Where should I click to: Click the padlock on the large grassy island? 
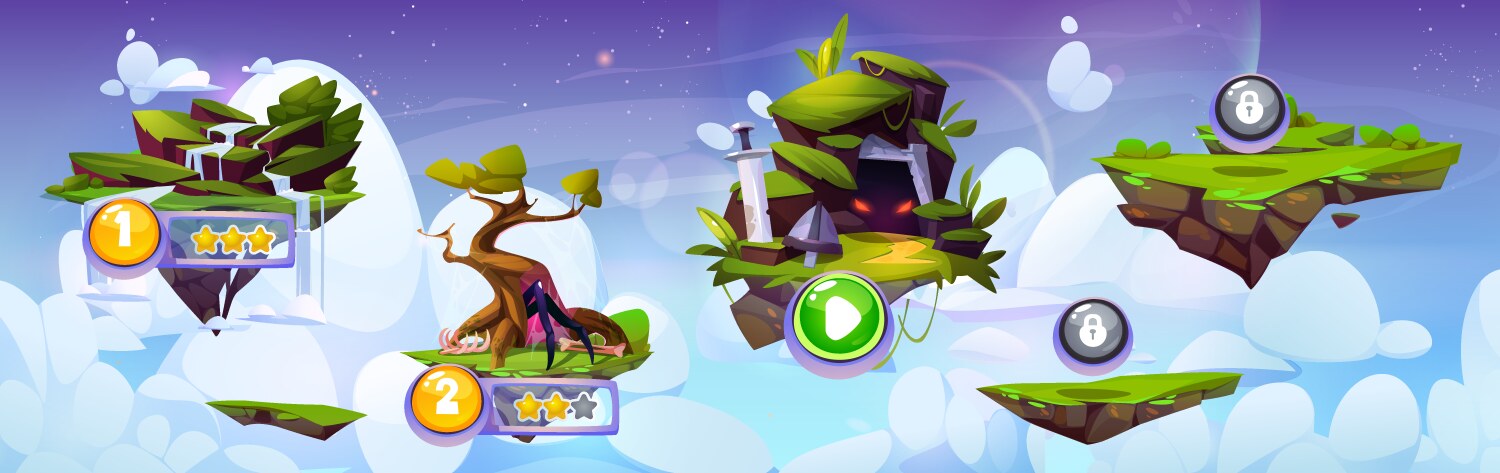point(1249,107)
